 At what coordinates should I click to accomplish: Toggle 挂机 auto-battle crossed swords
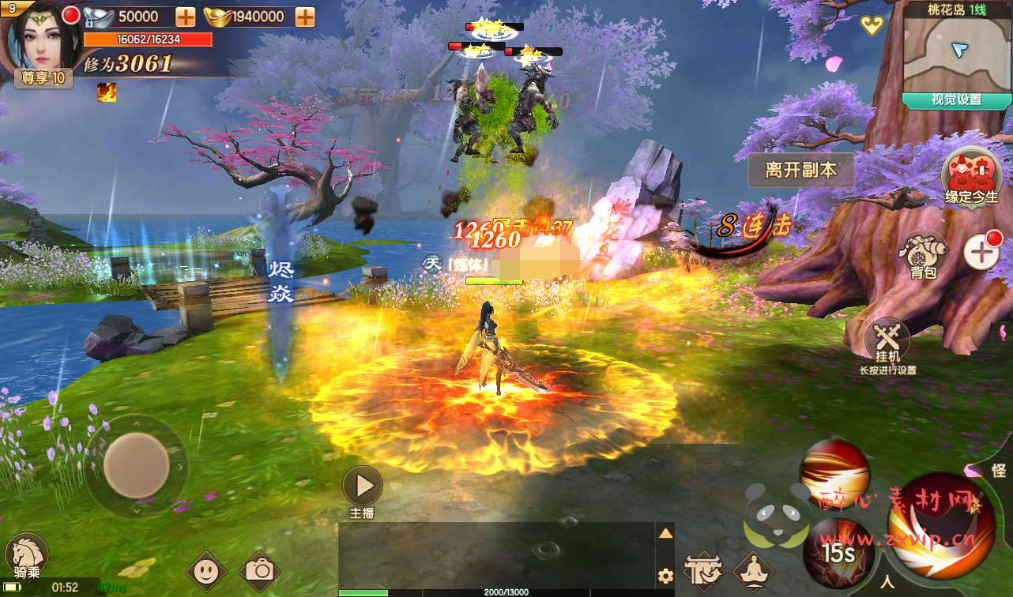[887, 341]
